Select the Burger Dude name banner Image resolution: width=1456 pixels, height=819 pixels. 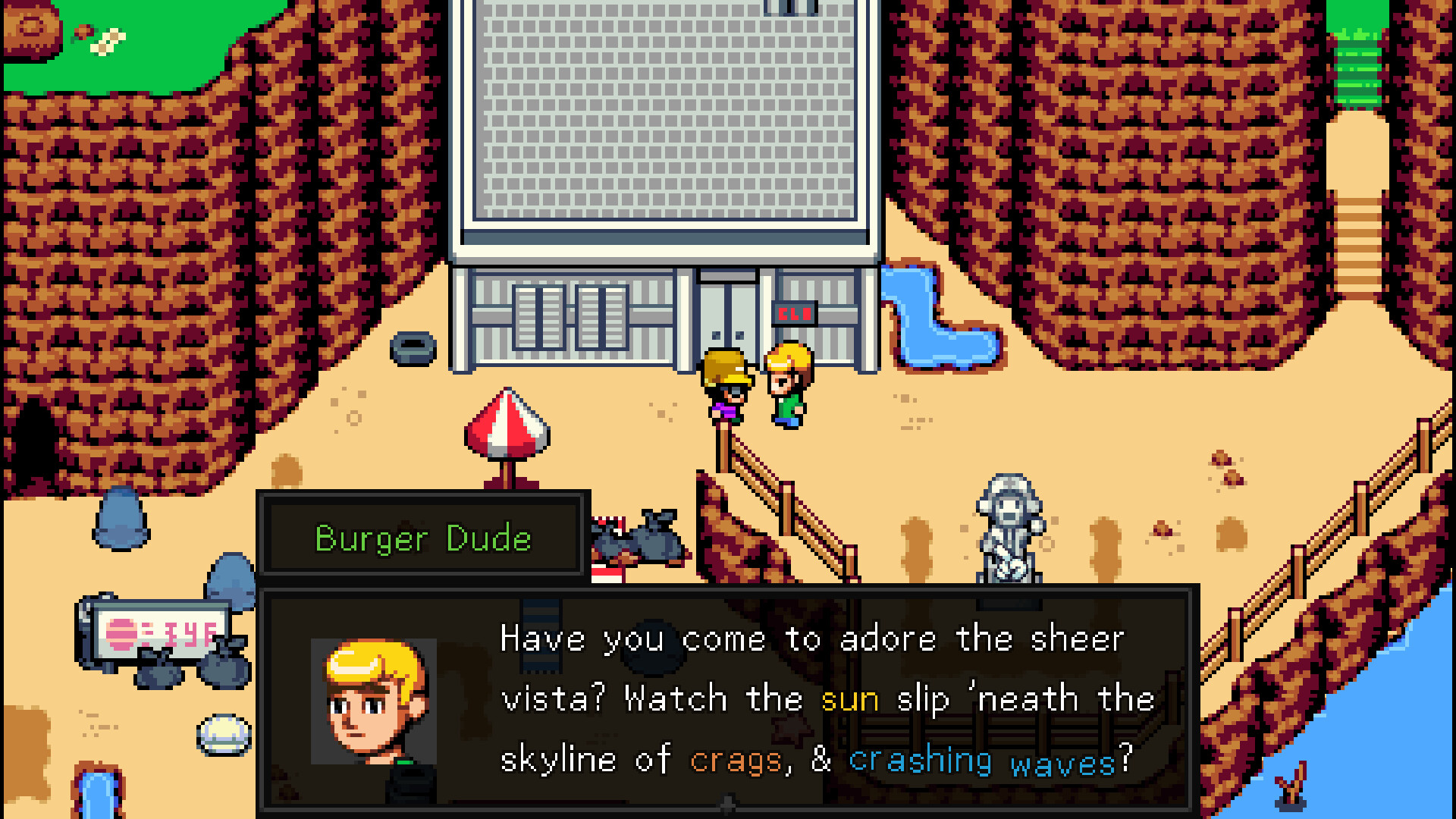pyautogui.click(x=422, y=538)
